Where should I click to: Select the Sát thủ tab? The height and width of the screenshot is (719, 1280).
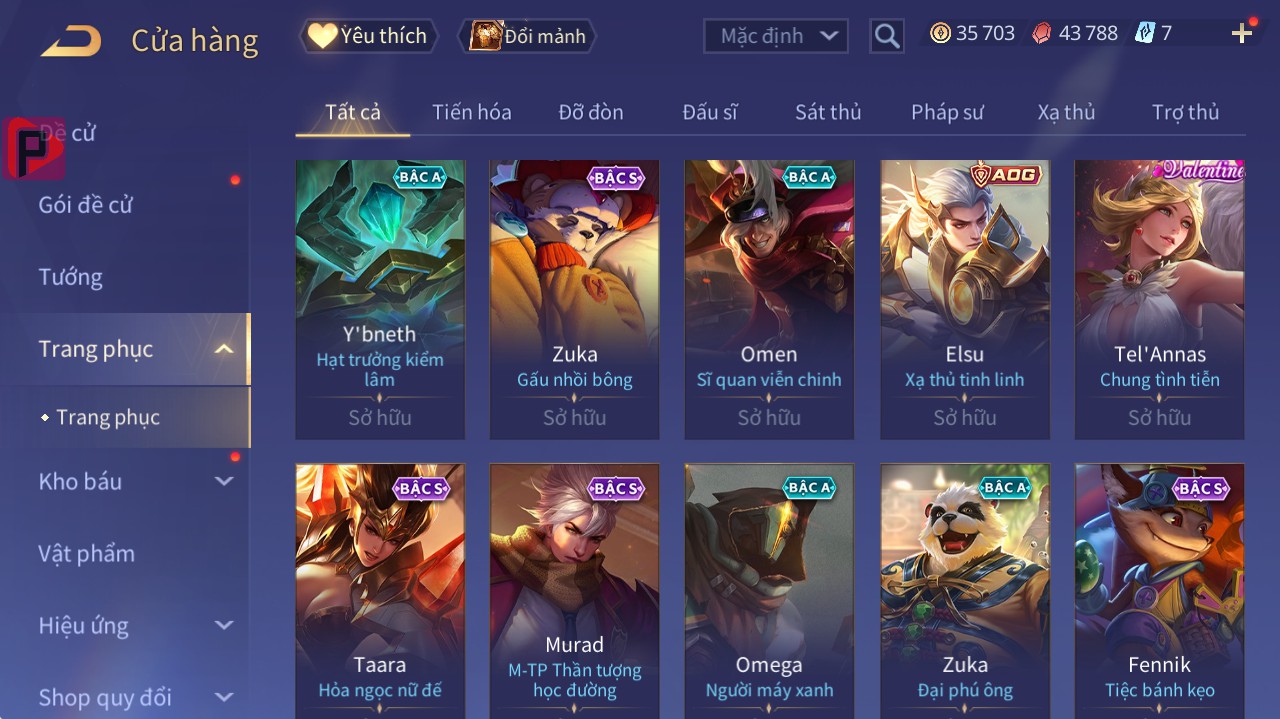[828, 112]
